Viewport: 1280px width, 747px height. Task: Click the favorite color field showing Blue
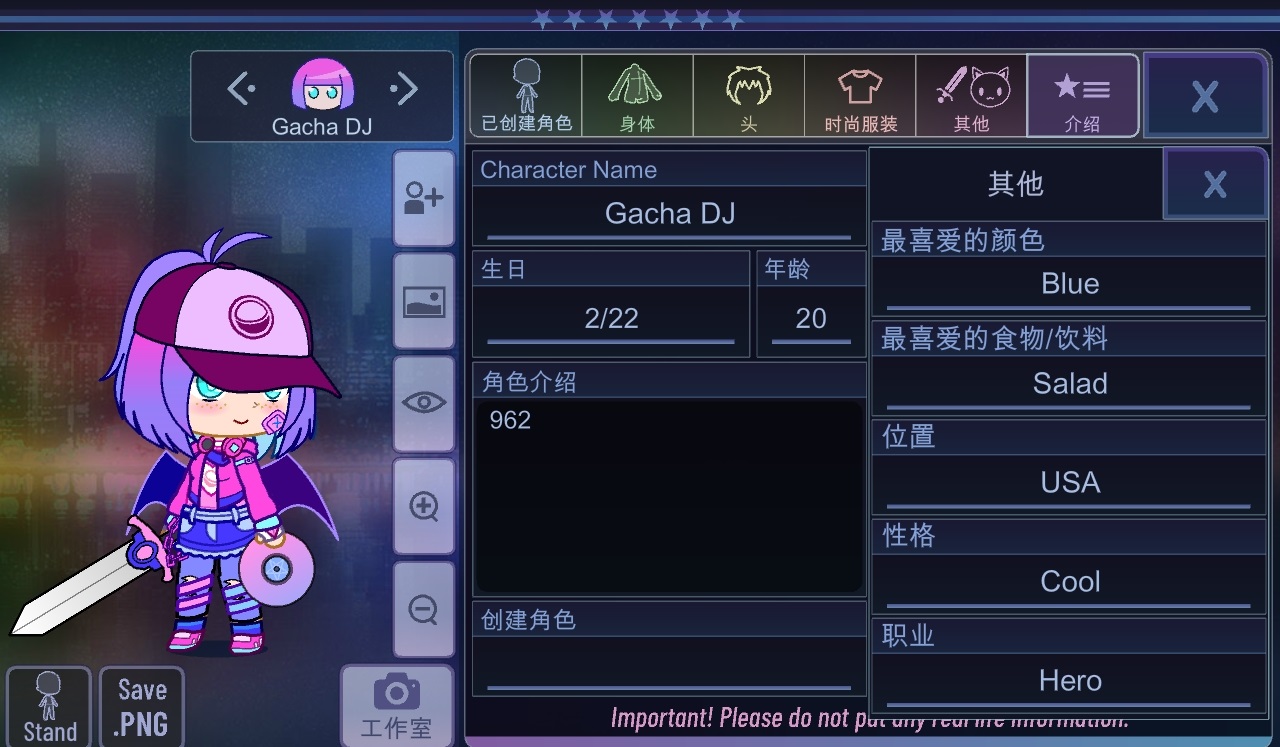[x=1069, y=283]
